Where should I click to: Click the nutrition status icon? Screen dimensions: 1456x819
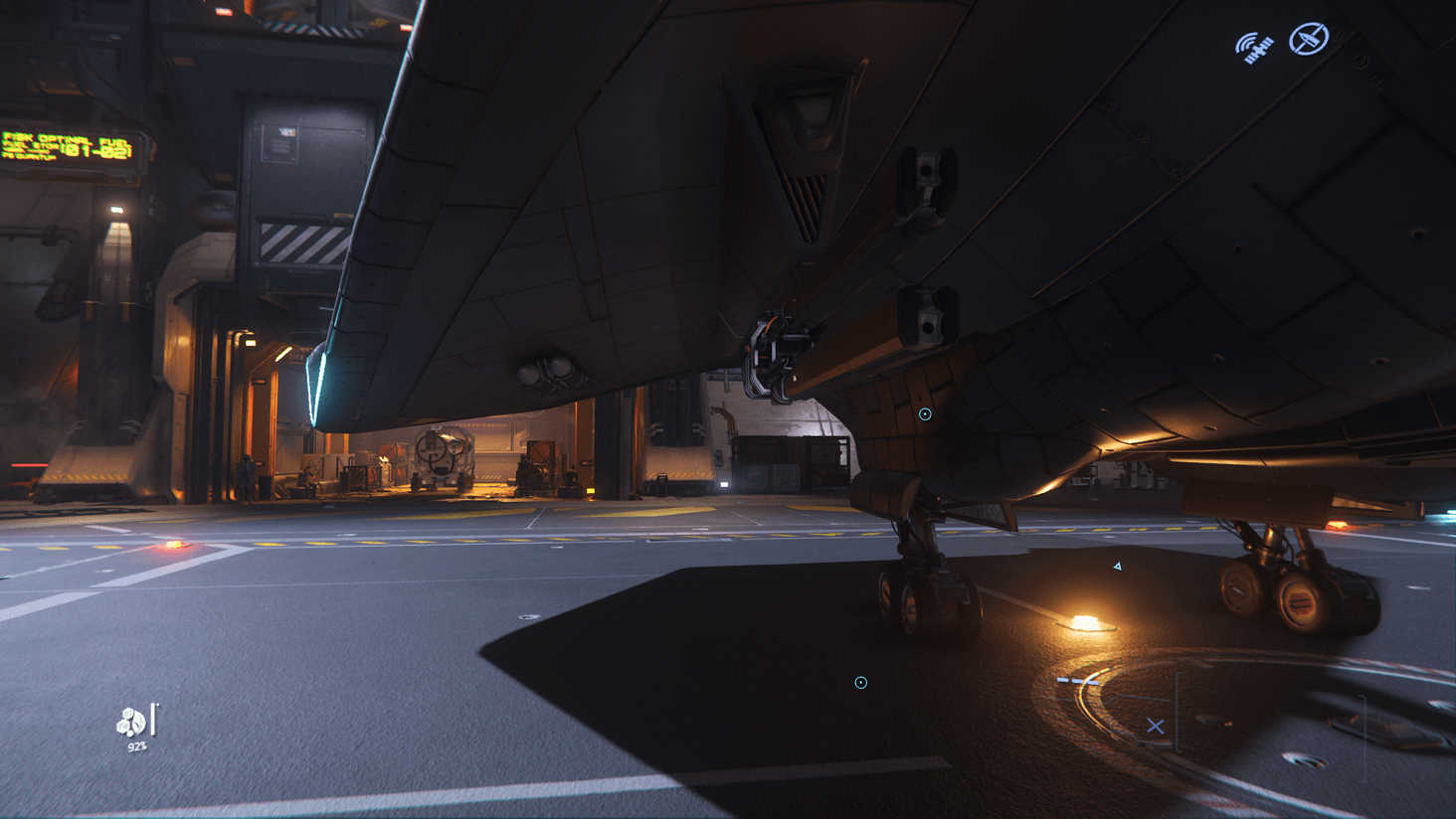point(131,722)
